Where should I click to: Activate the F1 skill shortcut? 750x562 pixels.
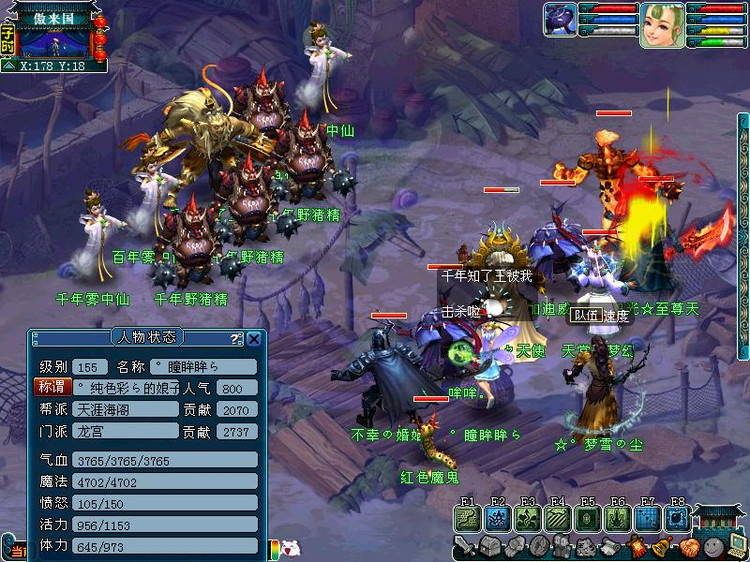[x=467, y=518]
